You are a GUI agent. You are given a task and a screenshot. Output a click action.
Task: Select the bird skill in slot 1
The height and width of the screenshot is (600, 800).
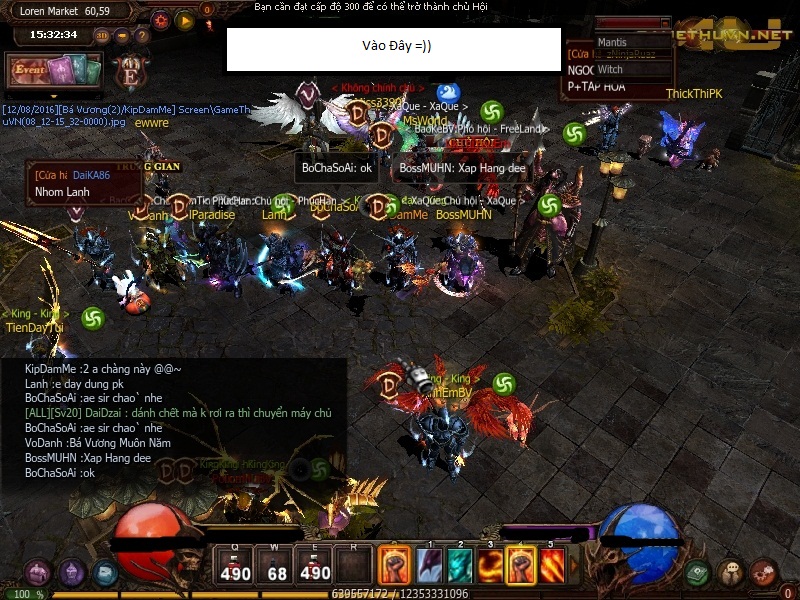(429, 566)
